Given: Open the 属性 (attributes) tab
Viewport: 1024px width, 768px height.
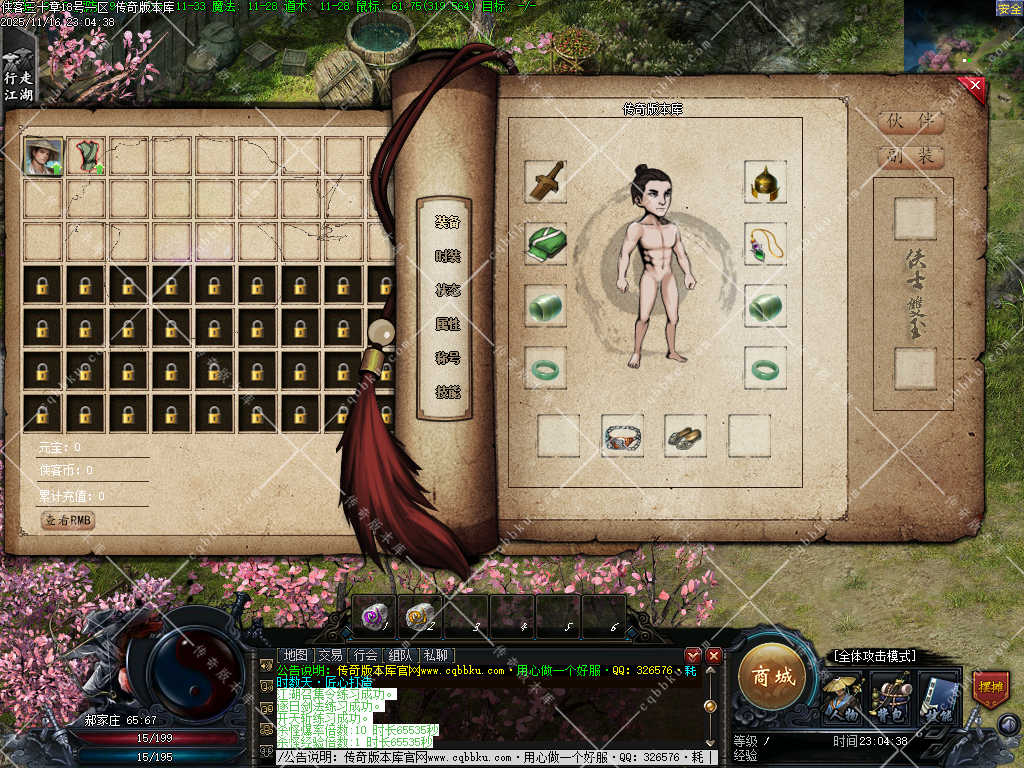Looking at the screenshot, I should 447,324.
